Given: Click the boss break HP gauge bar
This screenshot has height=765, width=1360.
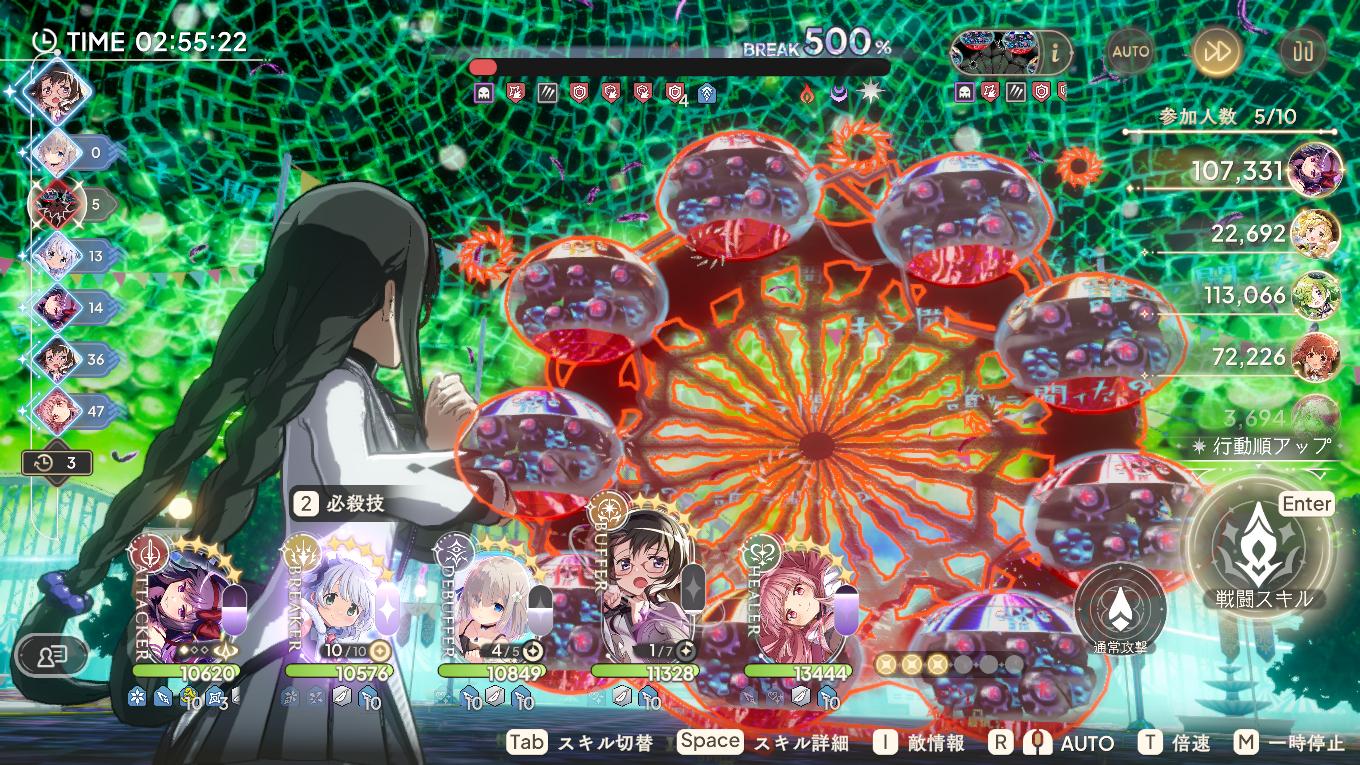Looking at the screenshot, I should 675,66.
